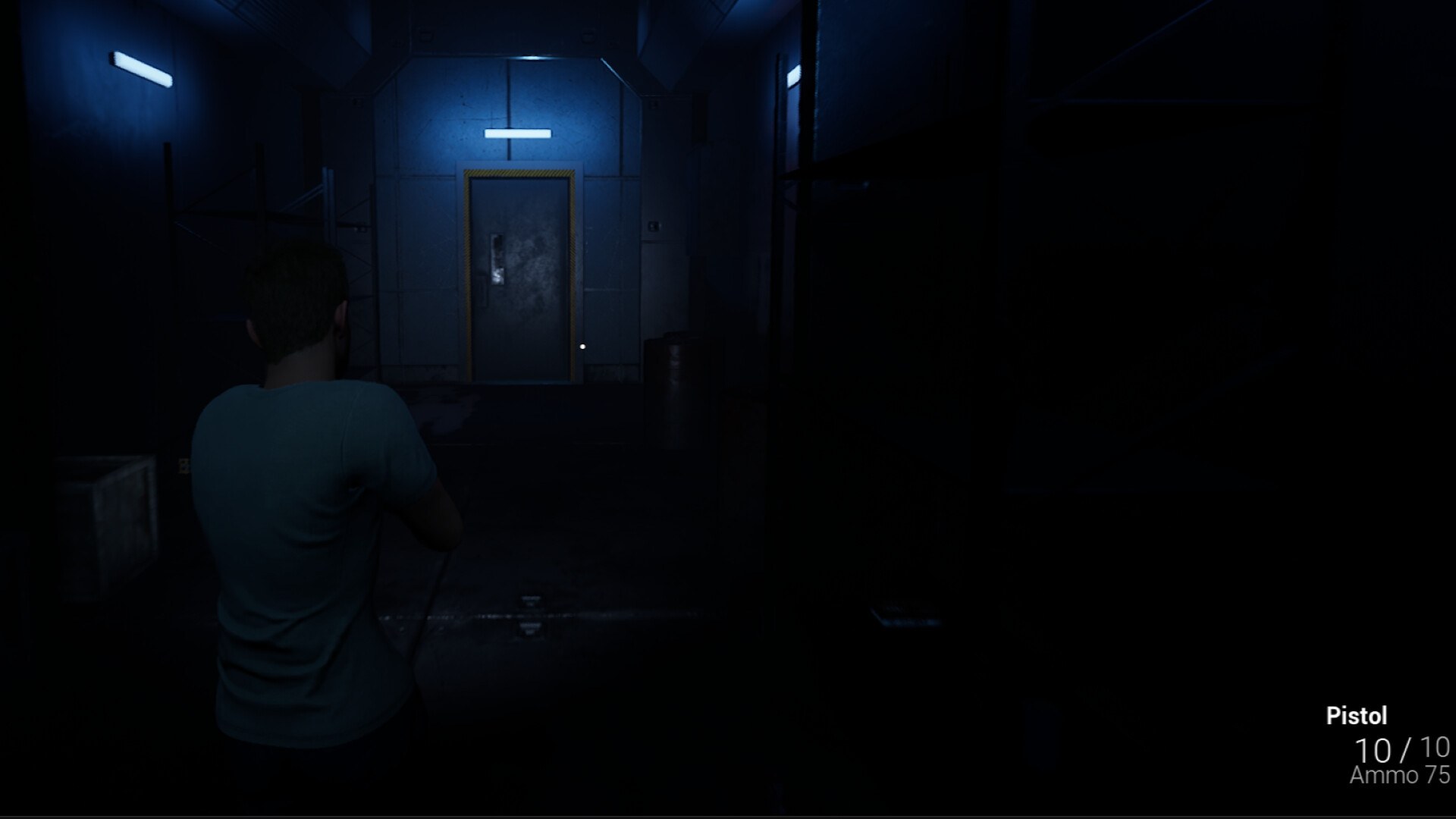Click the white crosshair dot
The height and width of the screenshot is (819, 1456).
point(582,345)
